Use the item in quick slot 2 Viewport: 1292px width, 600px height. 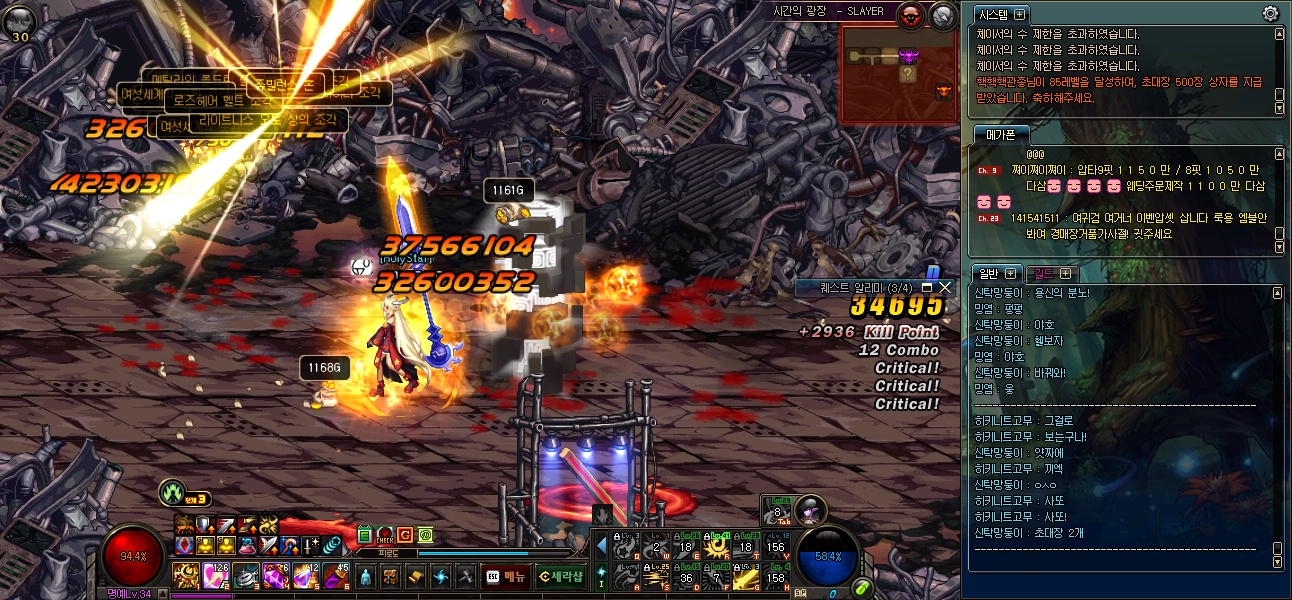pos(215,575)
